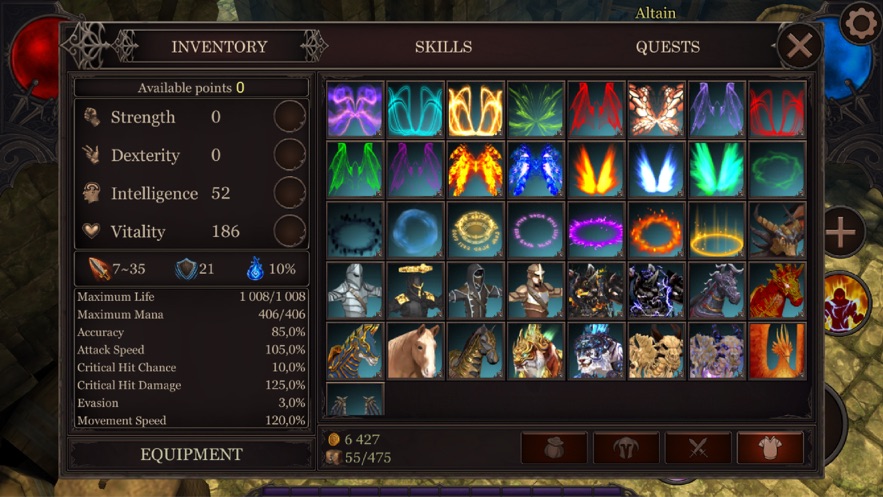Select the brown horse mount

coord(415,350)
